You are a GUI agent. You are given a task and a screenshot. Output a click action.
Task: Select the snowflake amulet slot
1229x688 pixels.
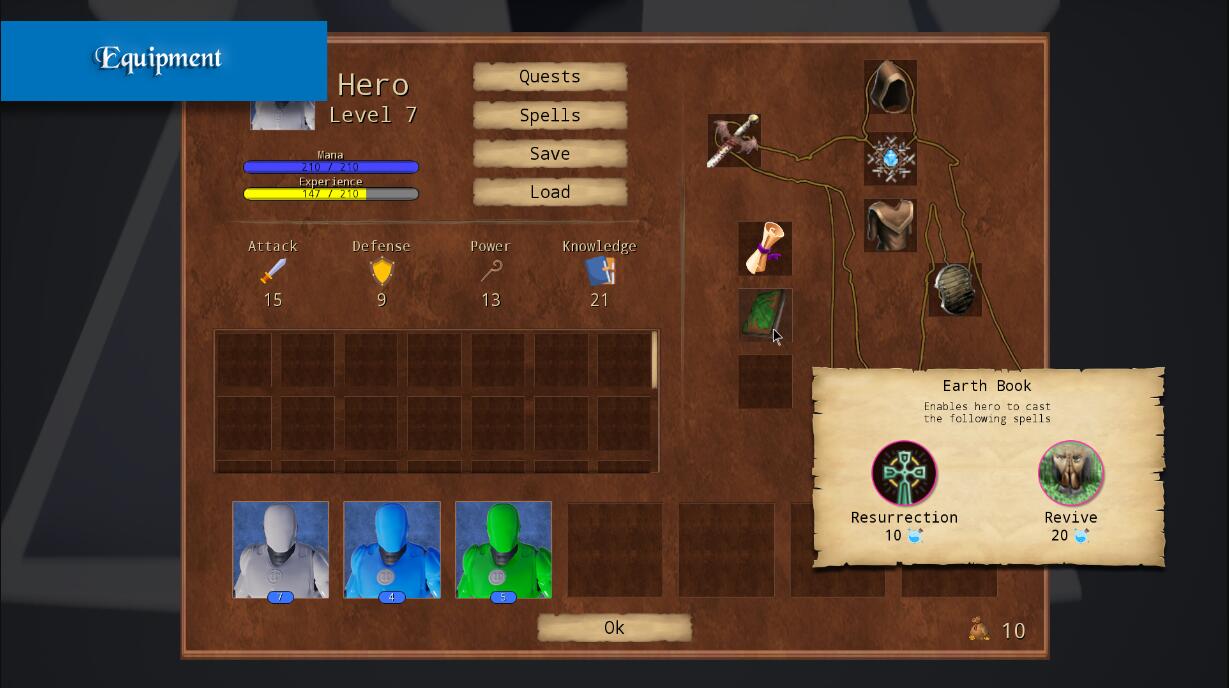(x=890, y=159)
